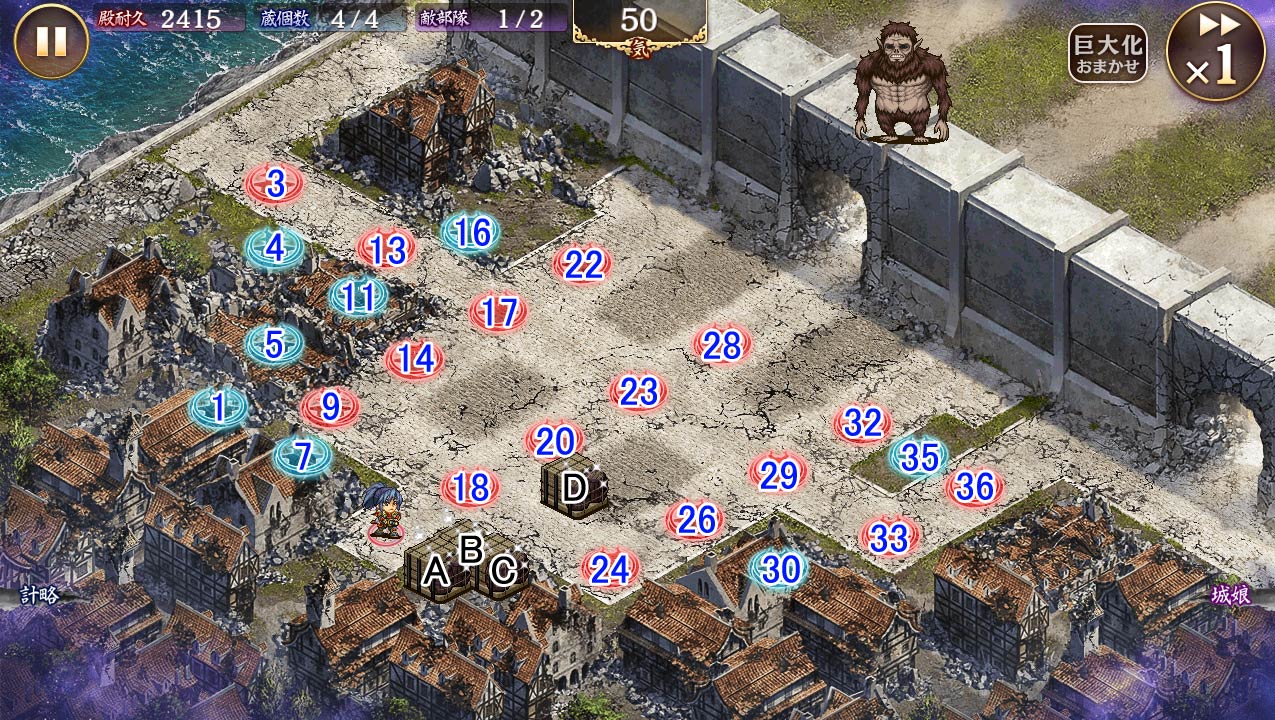Viewport: 1275px width, 720px height.
Task: Select blue deployment tile 35
Action: point(919,457)
